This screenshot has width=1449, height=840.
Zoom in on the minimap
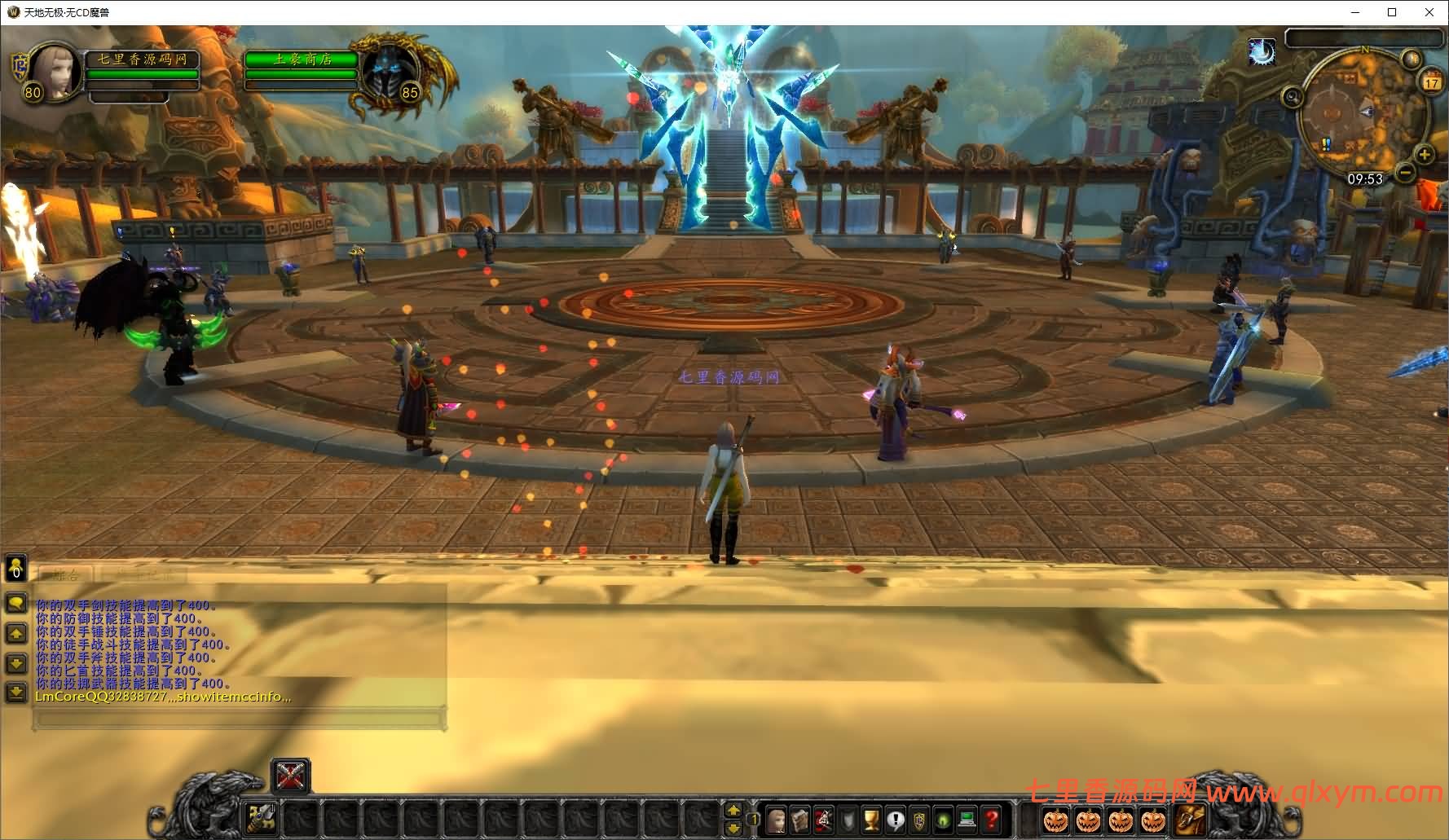point(1424,154)
